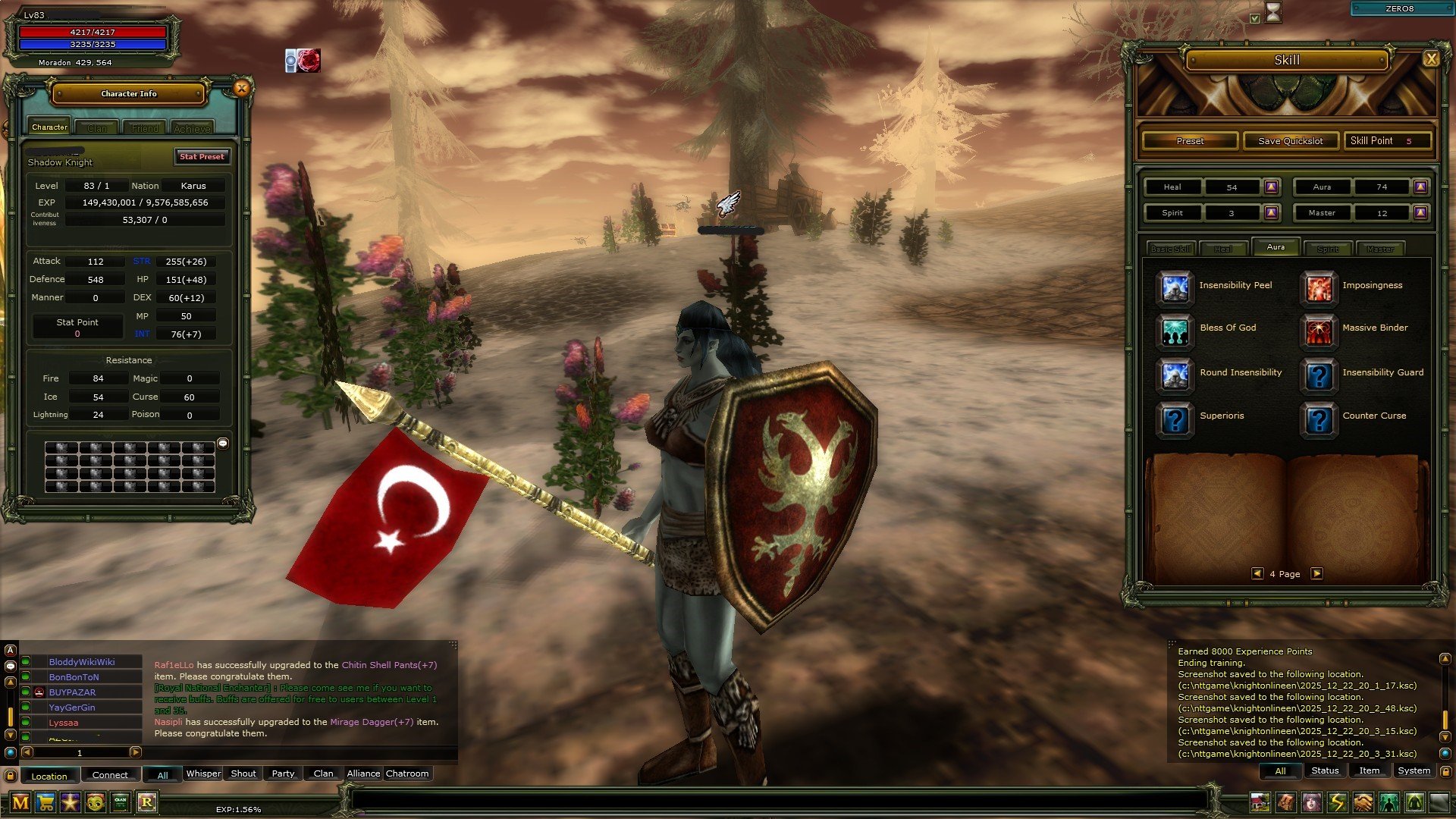Close the Skill window
The image size is (1456, 819).
pyautogui.click(x=1430, y=59)
